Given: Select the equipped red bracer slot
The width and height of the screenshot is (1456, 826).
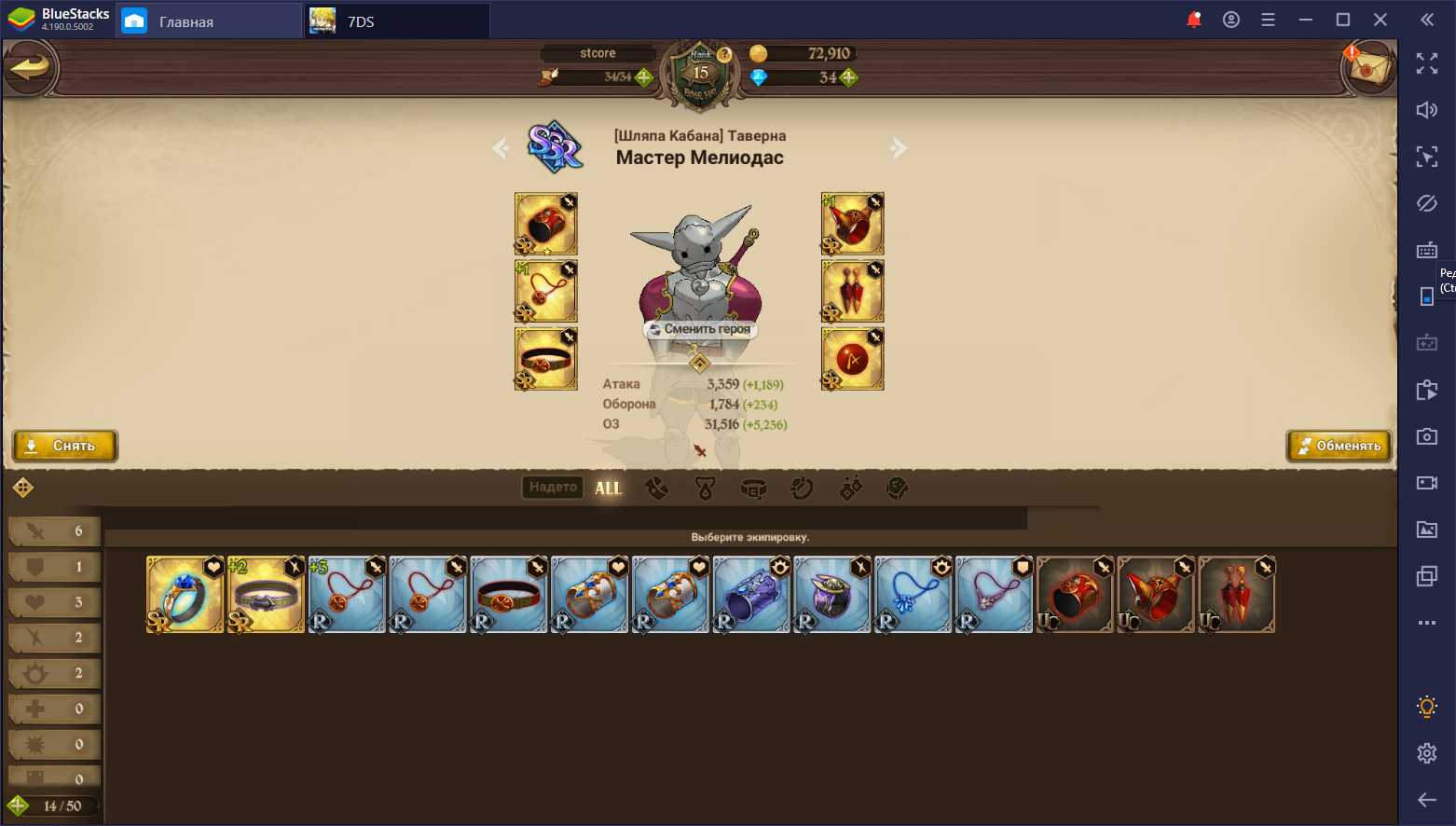Looking at the screenshot, I should (546, 224).
